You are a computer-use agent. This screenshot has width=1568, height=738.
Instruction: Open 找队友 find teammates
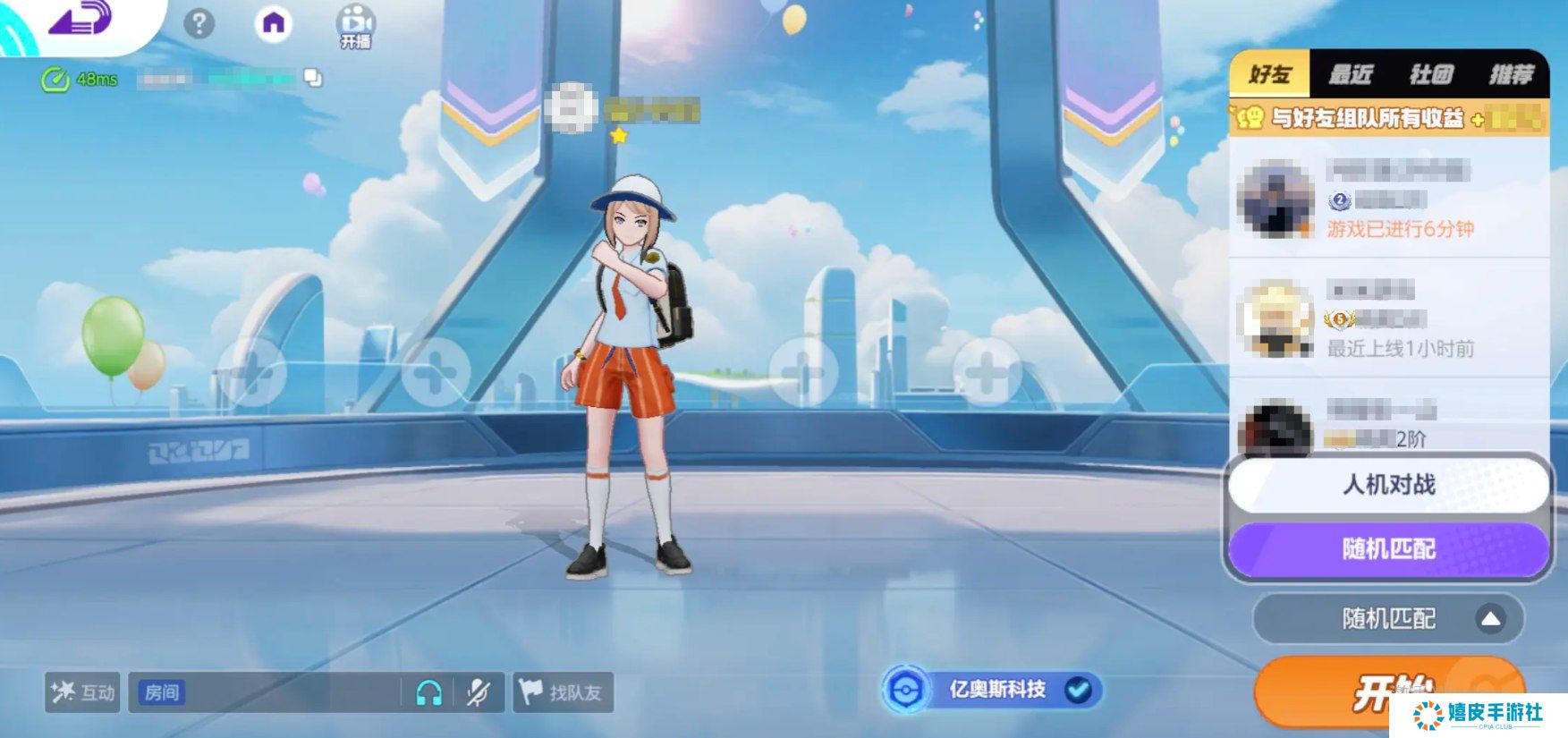563,692
